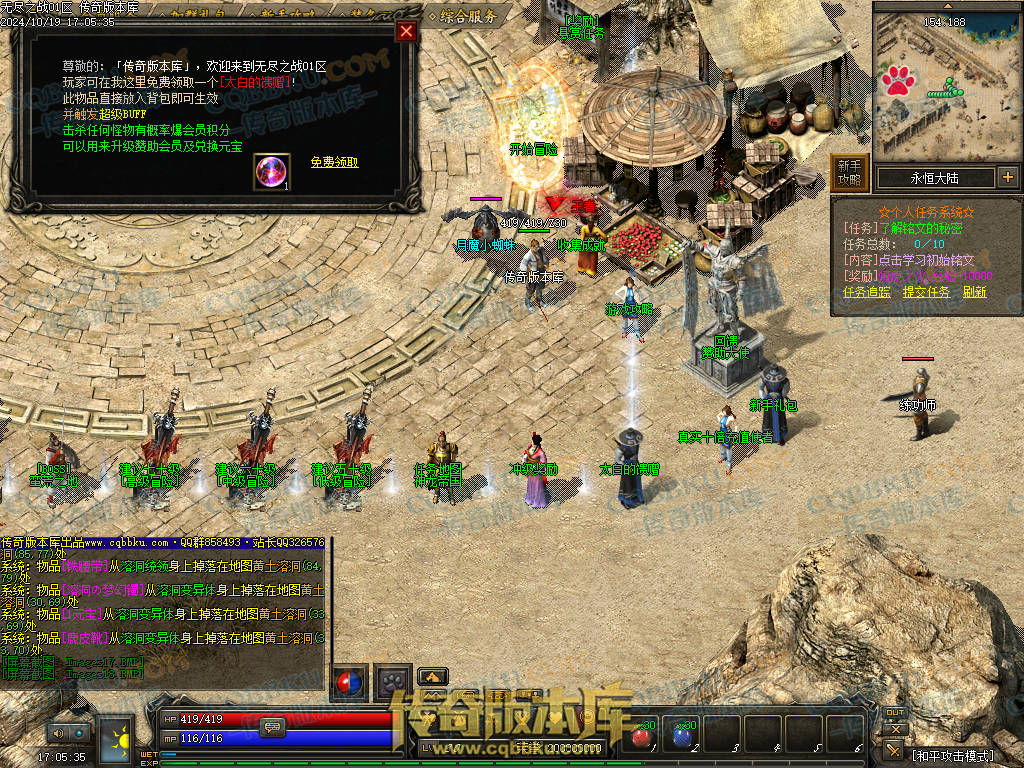Open 任务追踪 quest tracking

(x=866, y=292)
